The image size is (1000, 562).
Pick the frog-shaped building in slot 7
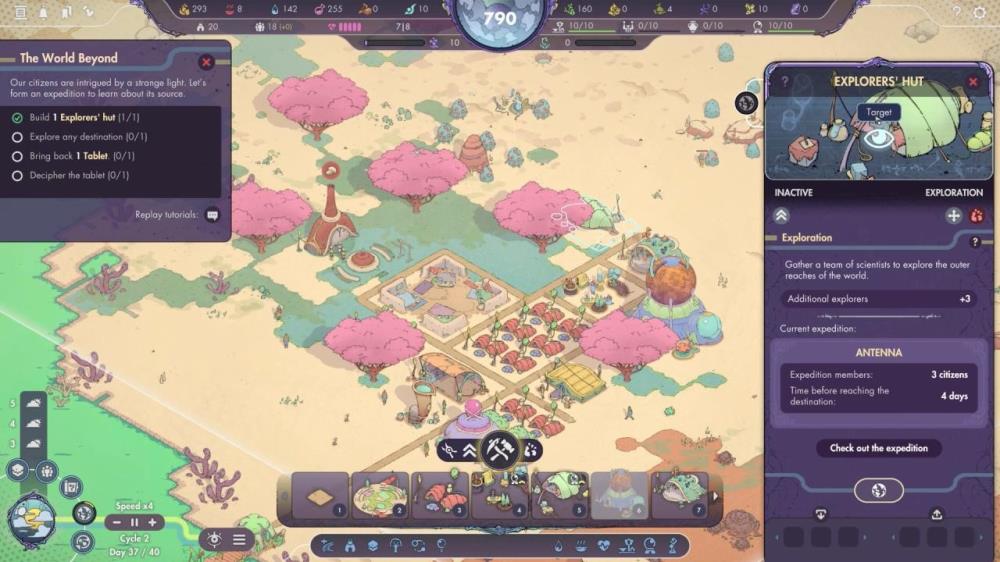[680, 496]
